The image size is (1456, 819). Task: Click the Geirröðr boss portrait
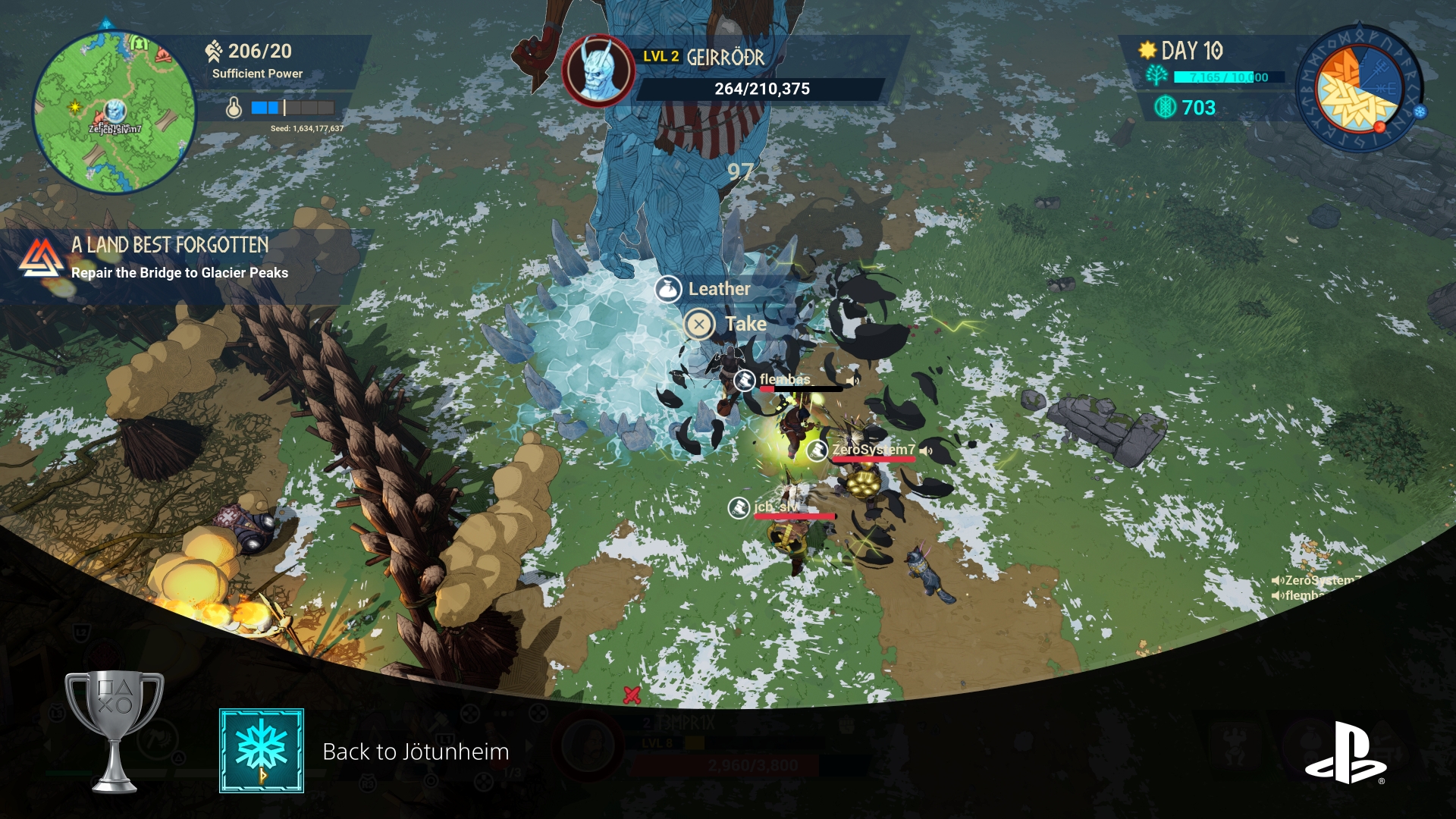coord(598,71)
